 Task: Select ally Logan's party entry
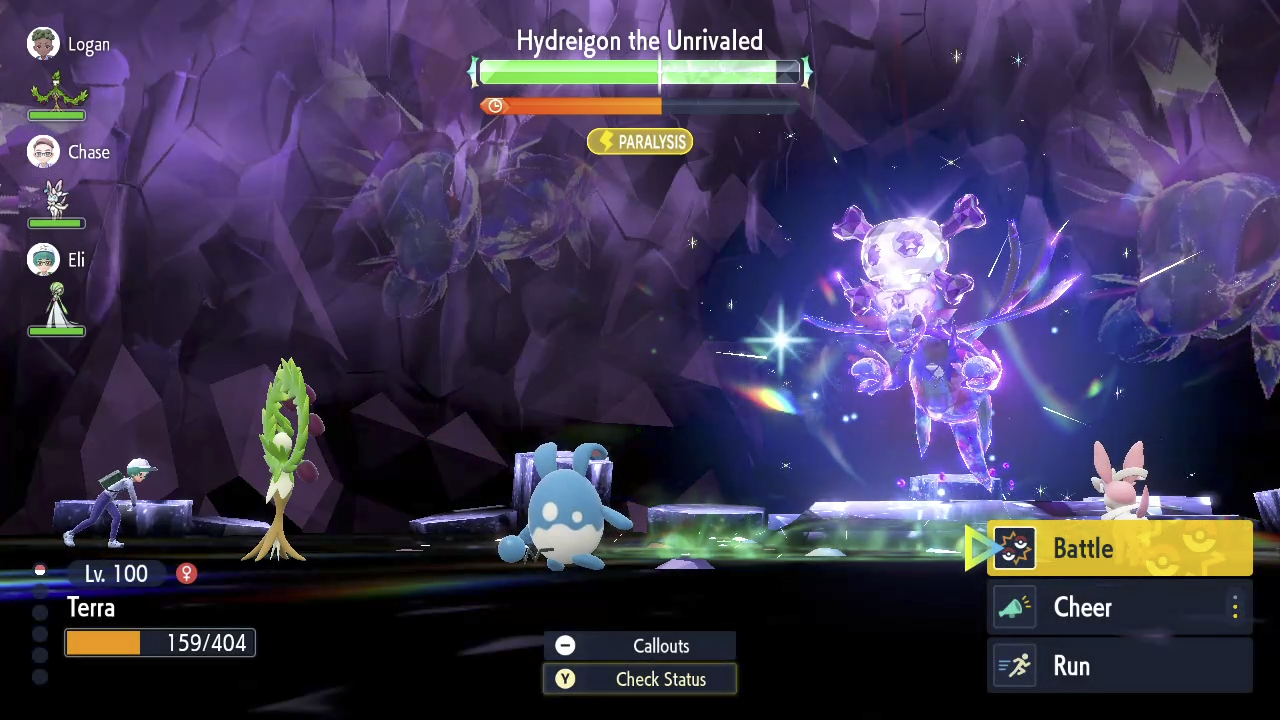tap(68, 45)
